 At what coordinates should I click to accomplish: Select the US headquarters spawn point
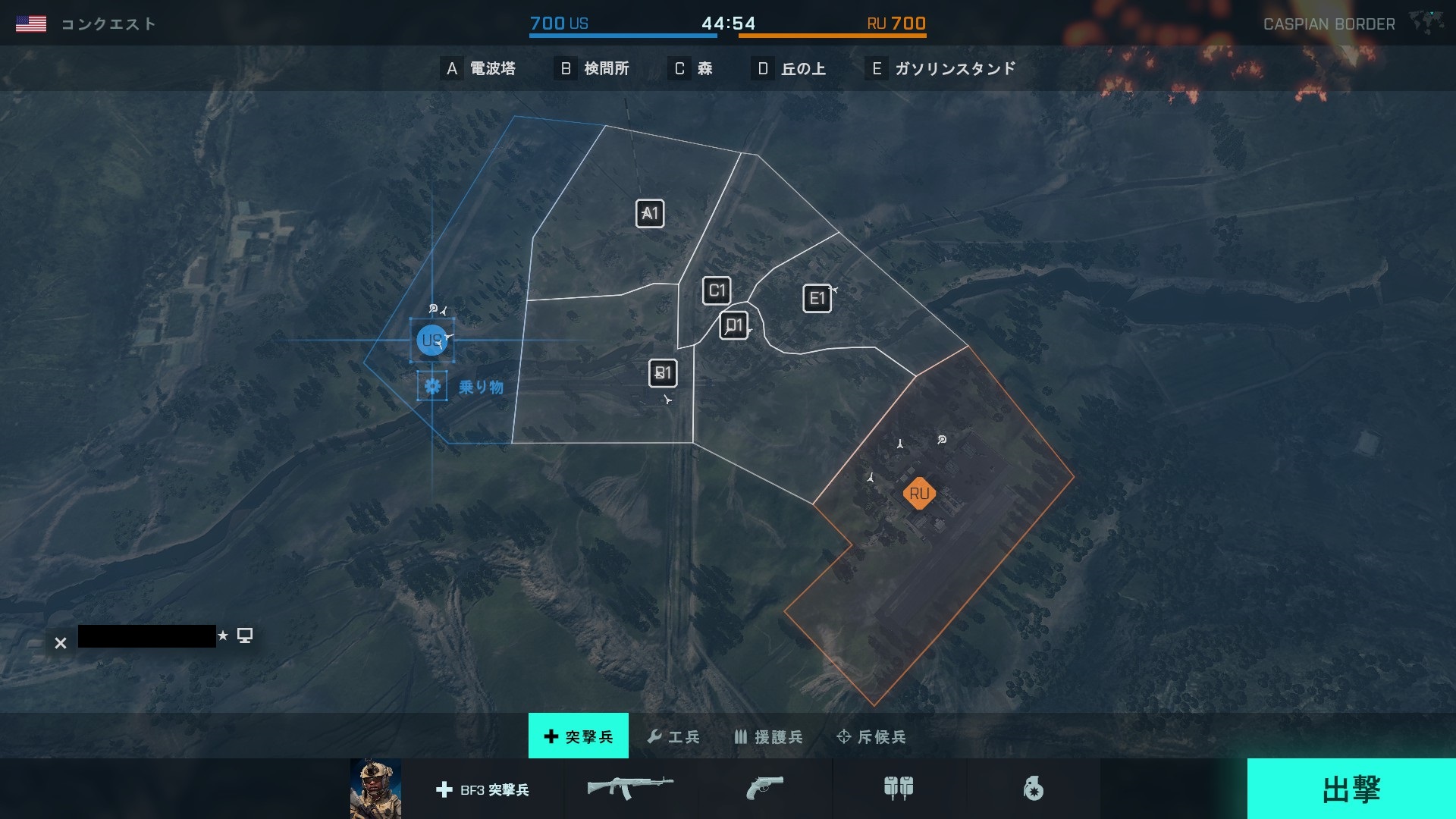[x=431, y=340]
